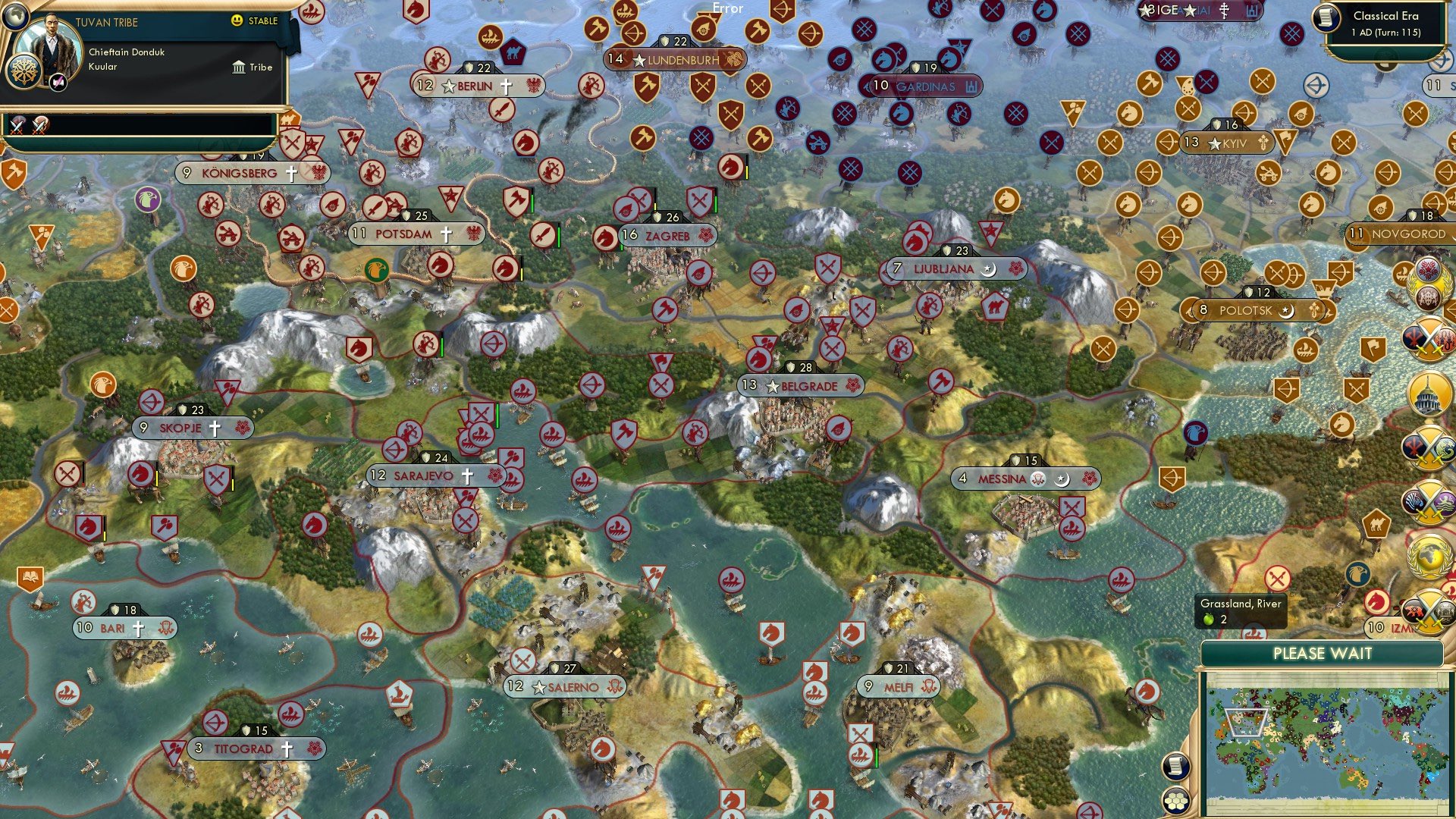This screenshot has height=819, width=1456.
Task: Click the hexagon grid icon near the minimap
Action: pos(1177,801)
